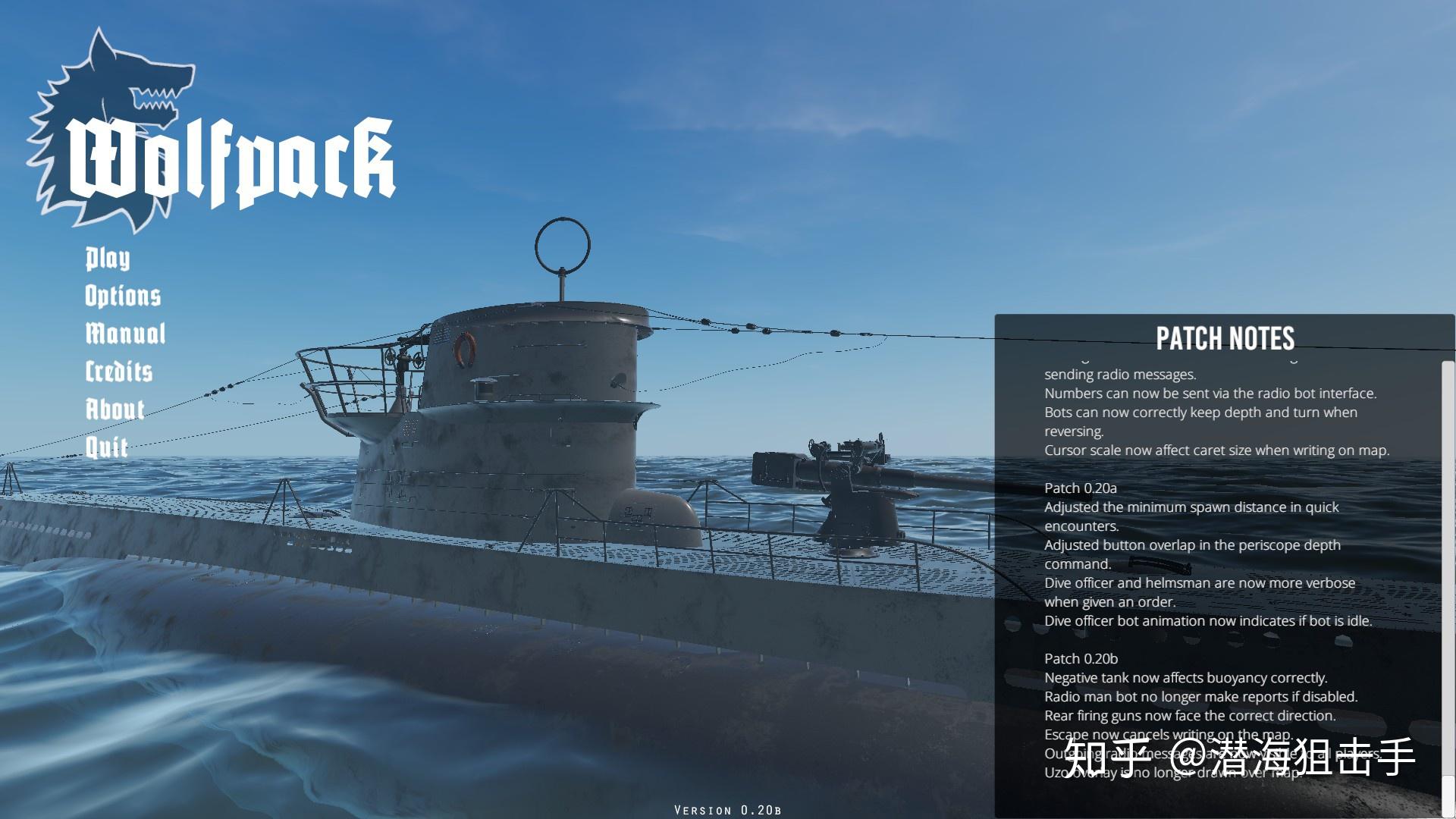
Task: Open the About page
Action: (115, 409)
